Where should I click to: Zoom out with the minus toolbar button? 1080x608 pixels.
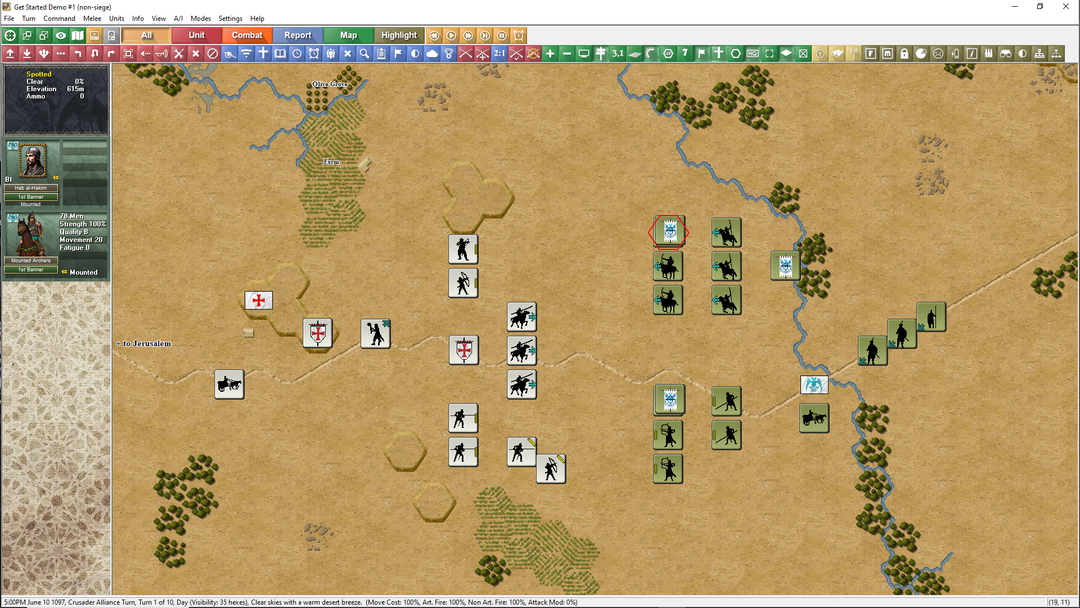click(567, 53)
